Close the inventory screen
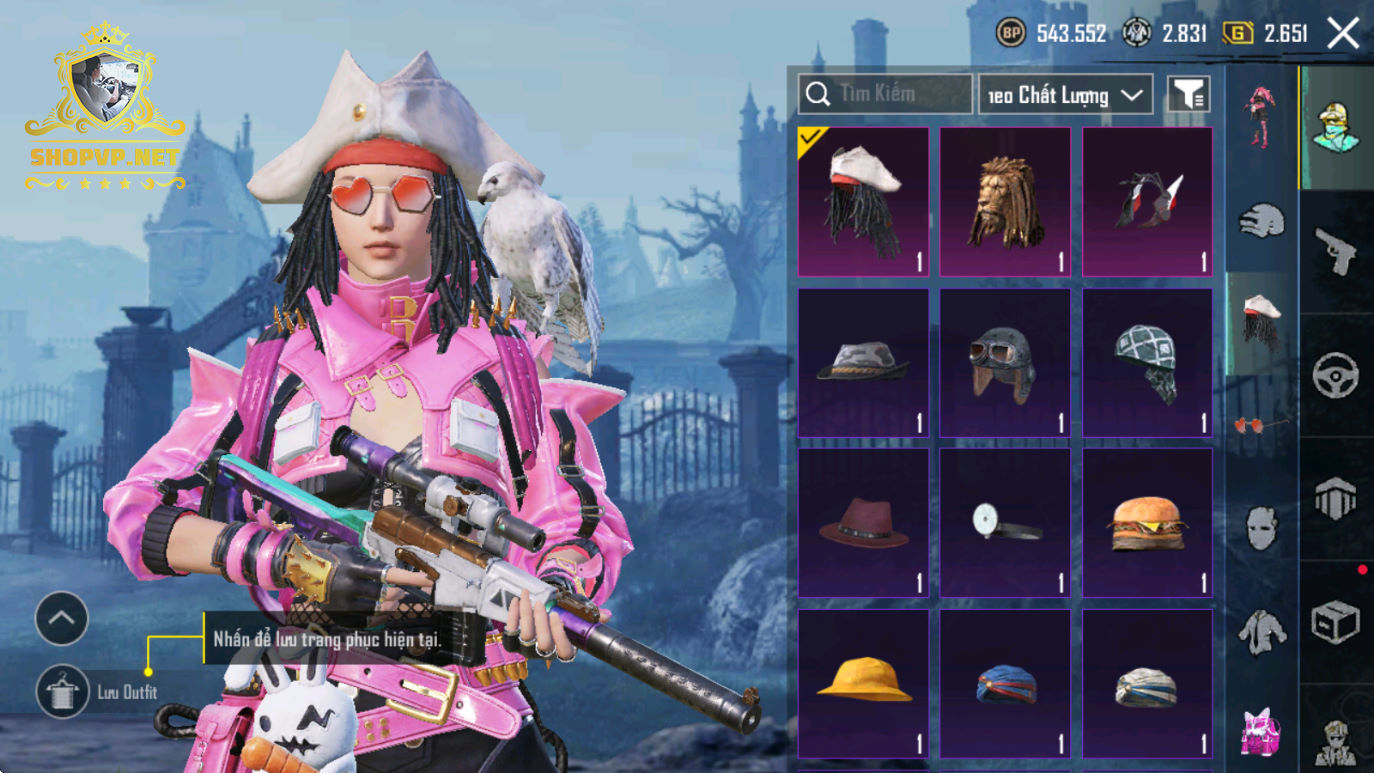Viewport: 1374px width, 773px height. tap(1343, 33)
